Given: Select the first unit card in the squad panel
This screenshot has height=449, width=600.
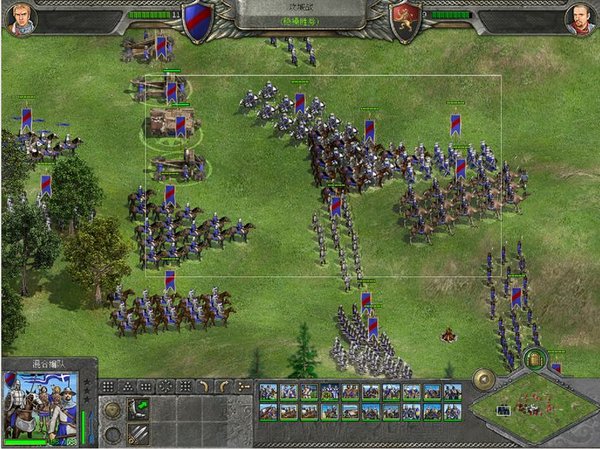Looking at the screenshot, I should [269, 391].
